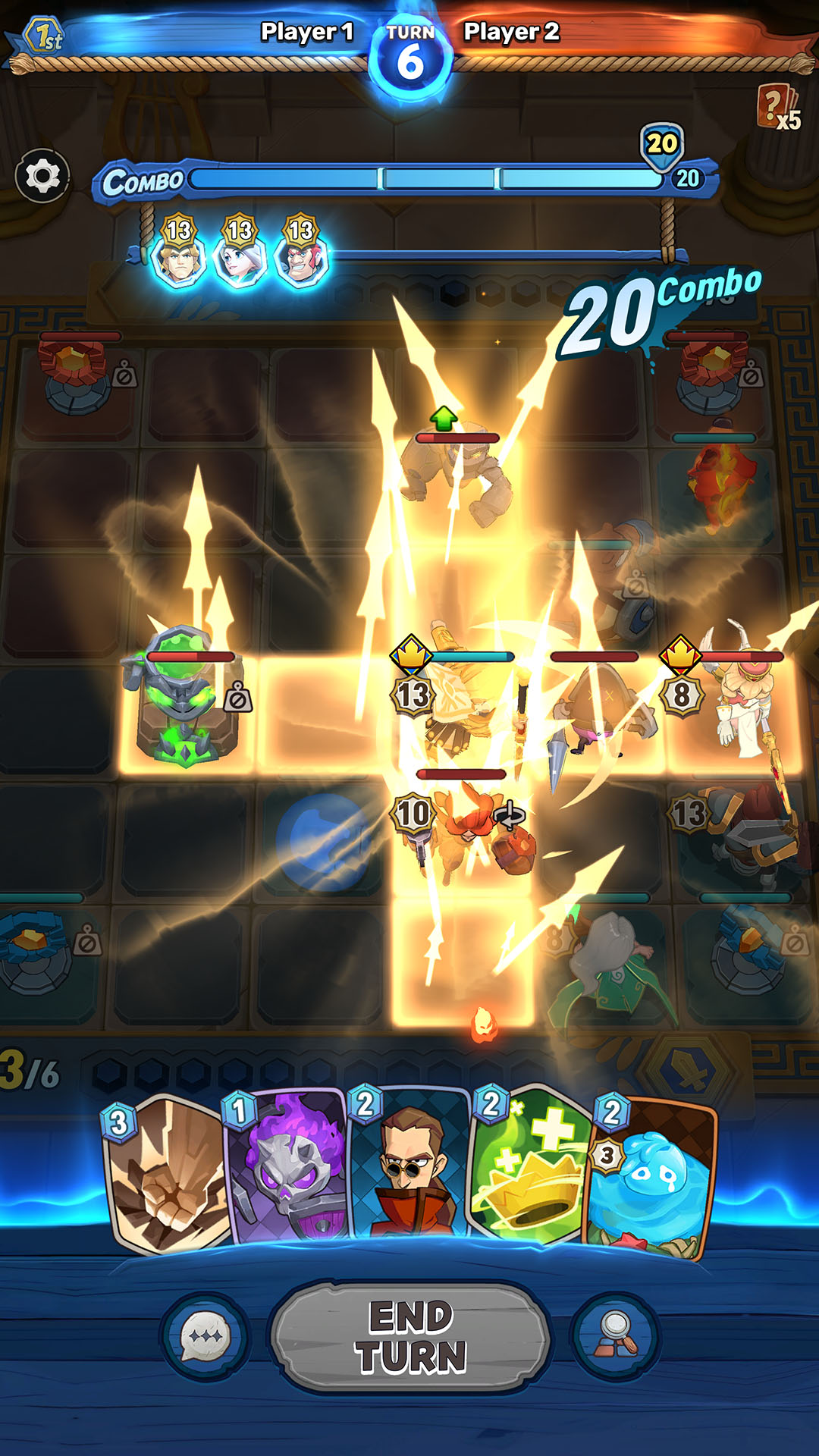Select the stone fist card

point(168,1172)
